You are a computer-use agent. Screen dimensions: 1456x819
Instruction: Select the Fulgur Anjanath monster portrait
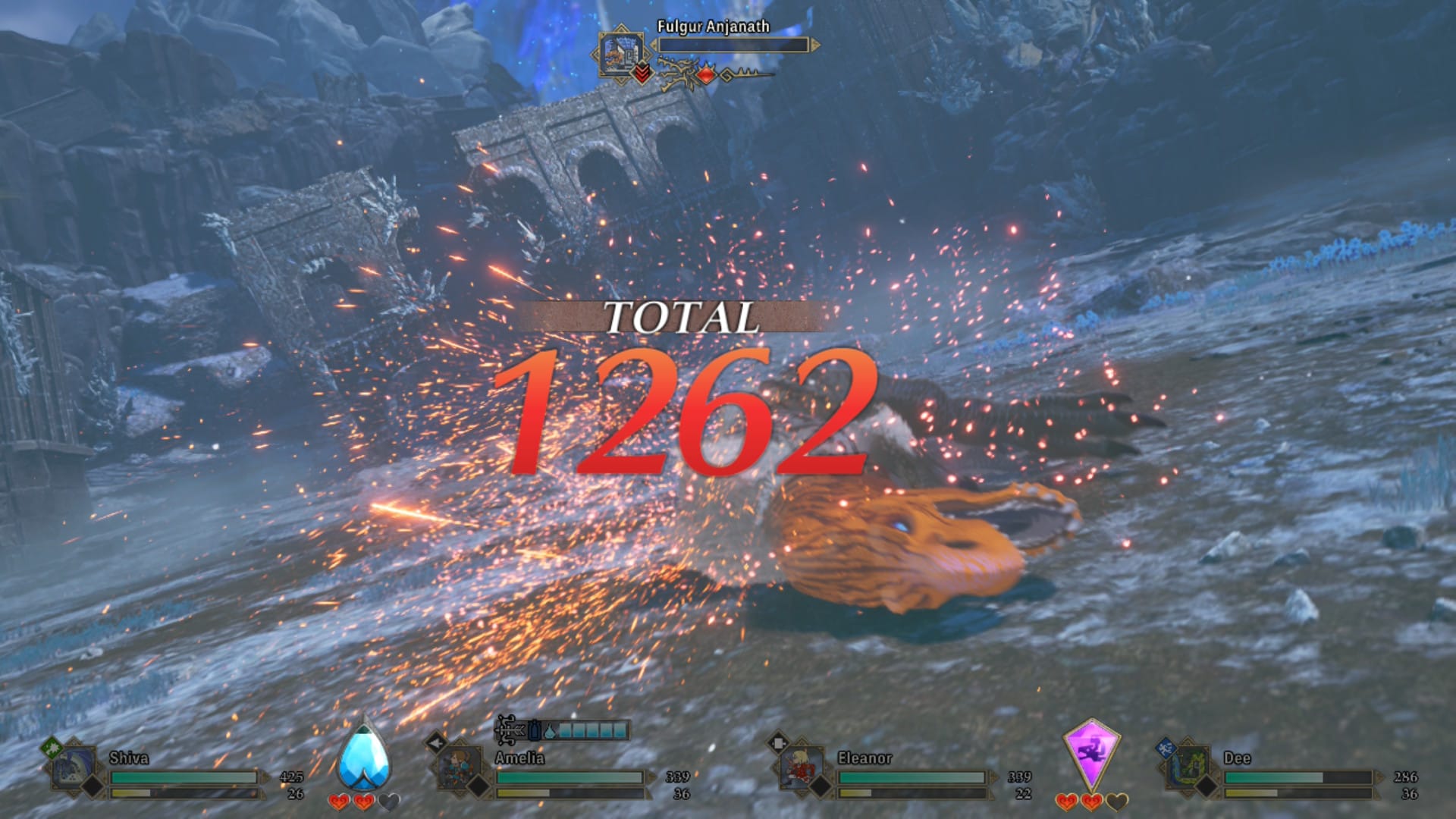620,55
